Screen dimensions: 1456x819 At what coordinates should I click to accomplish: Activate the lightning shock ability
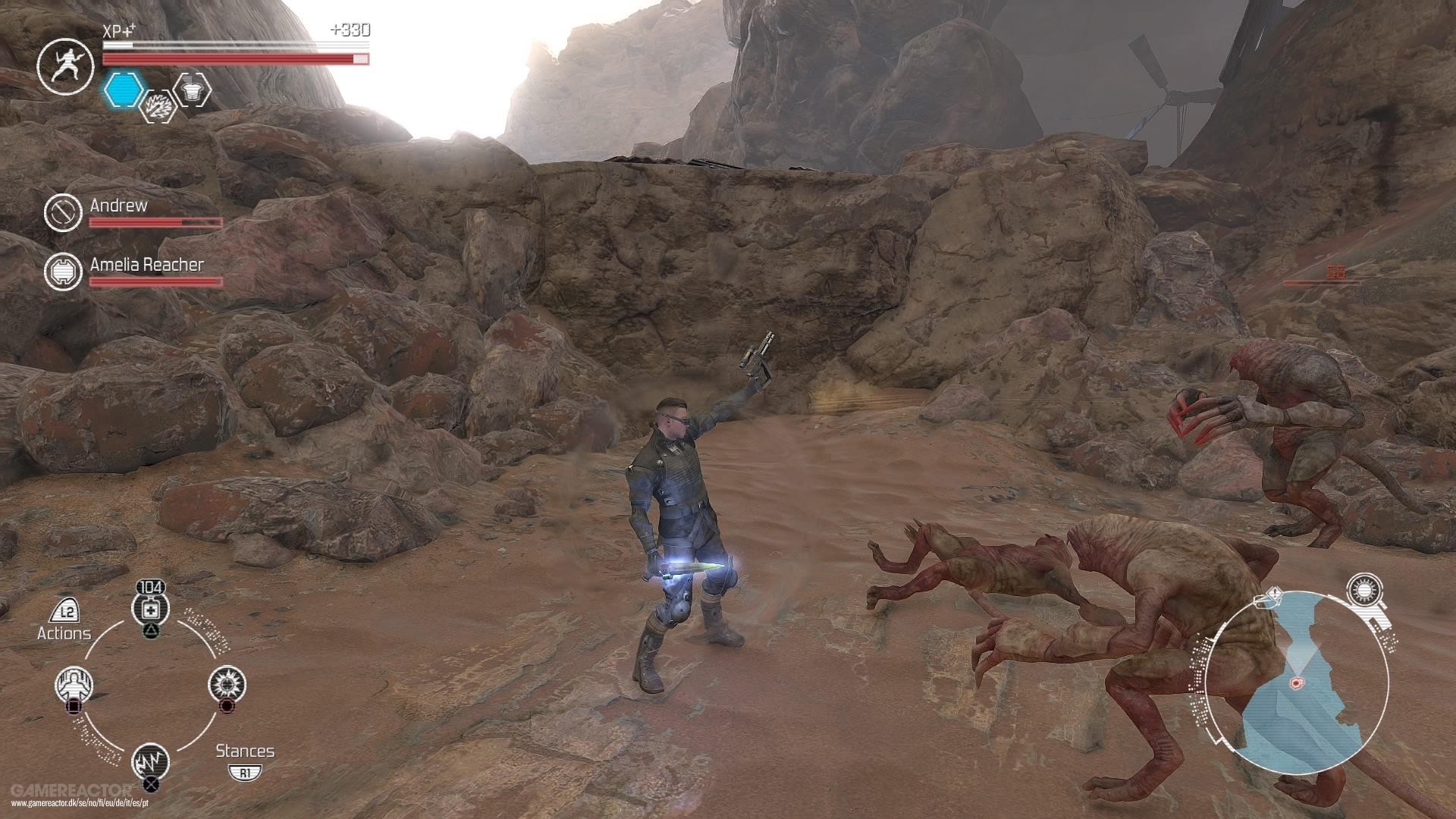coord(150,761)
